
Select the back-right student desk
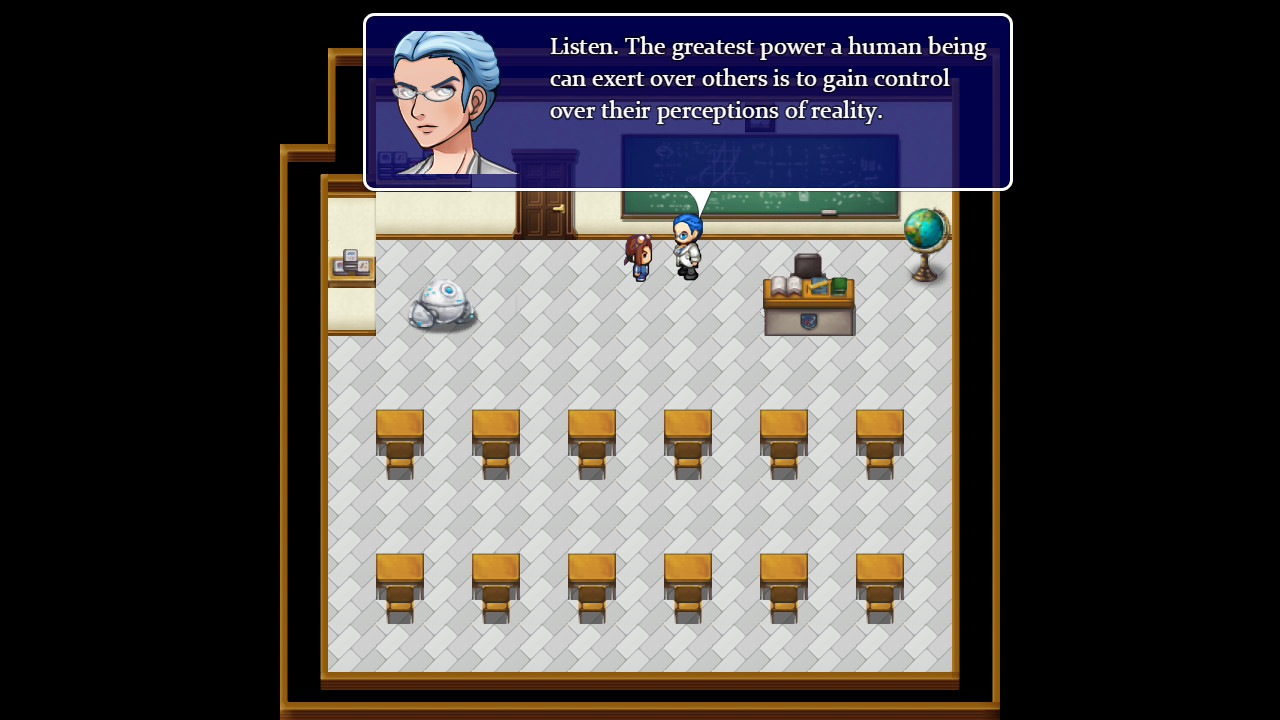click(x=880, y=585)
